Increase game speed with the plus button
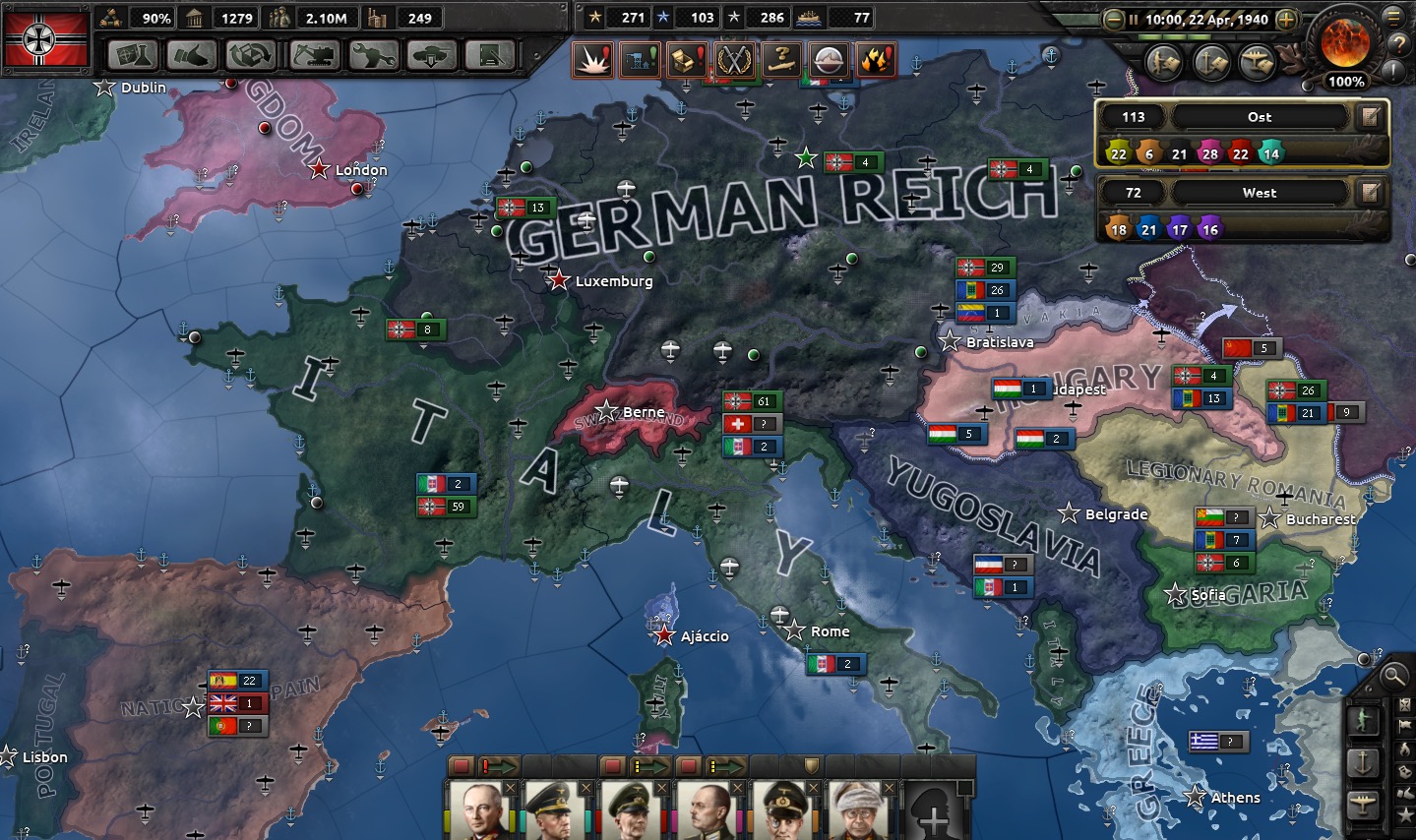This screenshot has height=840, width=1416. pos(1286,19)
